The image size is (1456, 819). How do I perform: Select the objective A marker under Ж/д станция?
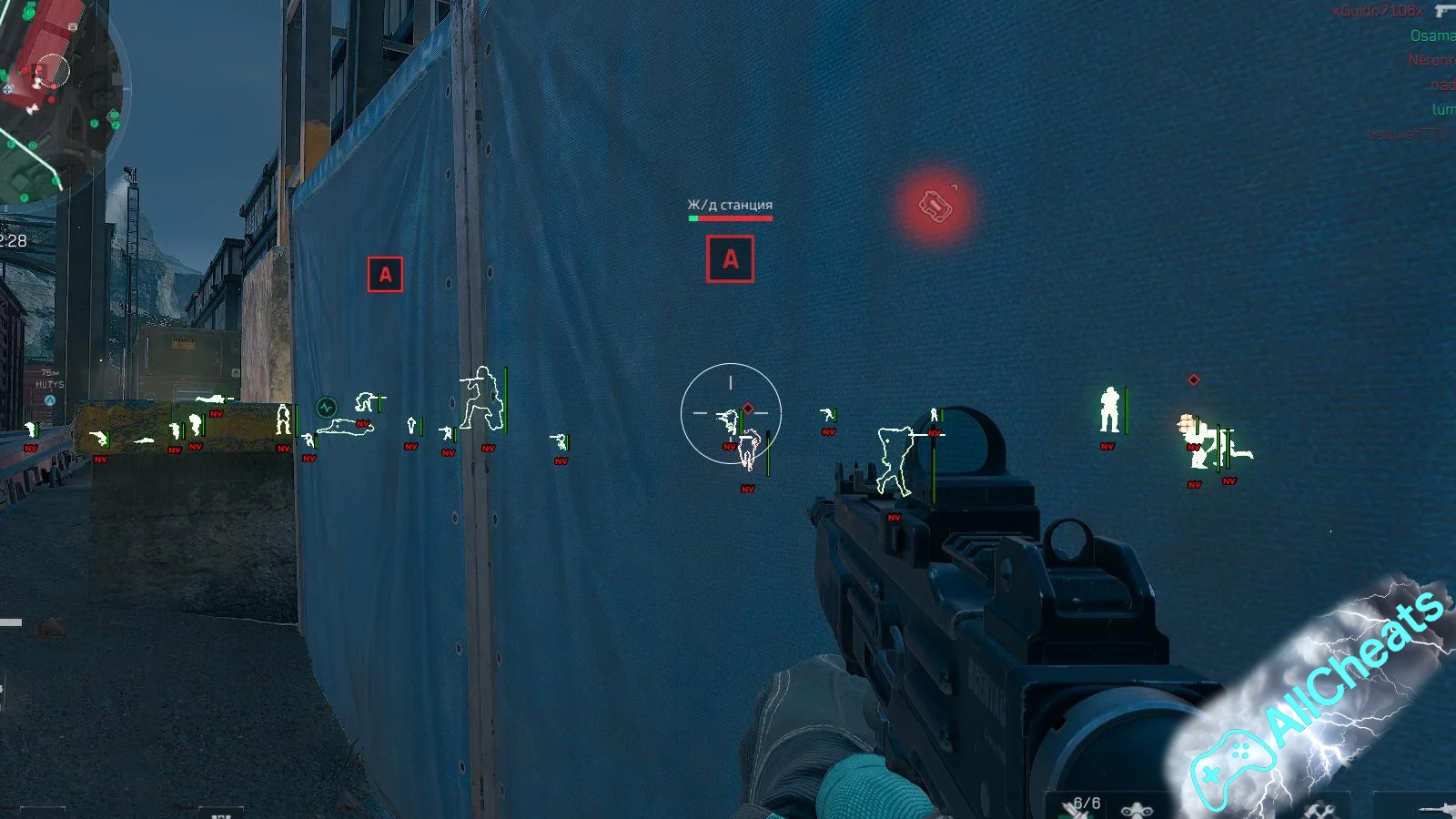(x=730, y=259)
